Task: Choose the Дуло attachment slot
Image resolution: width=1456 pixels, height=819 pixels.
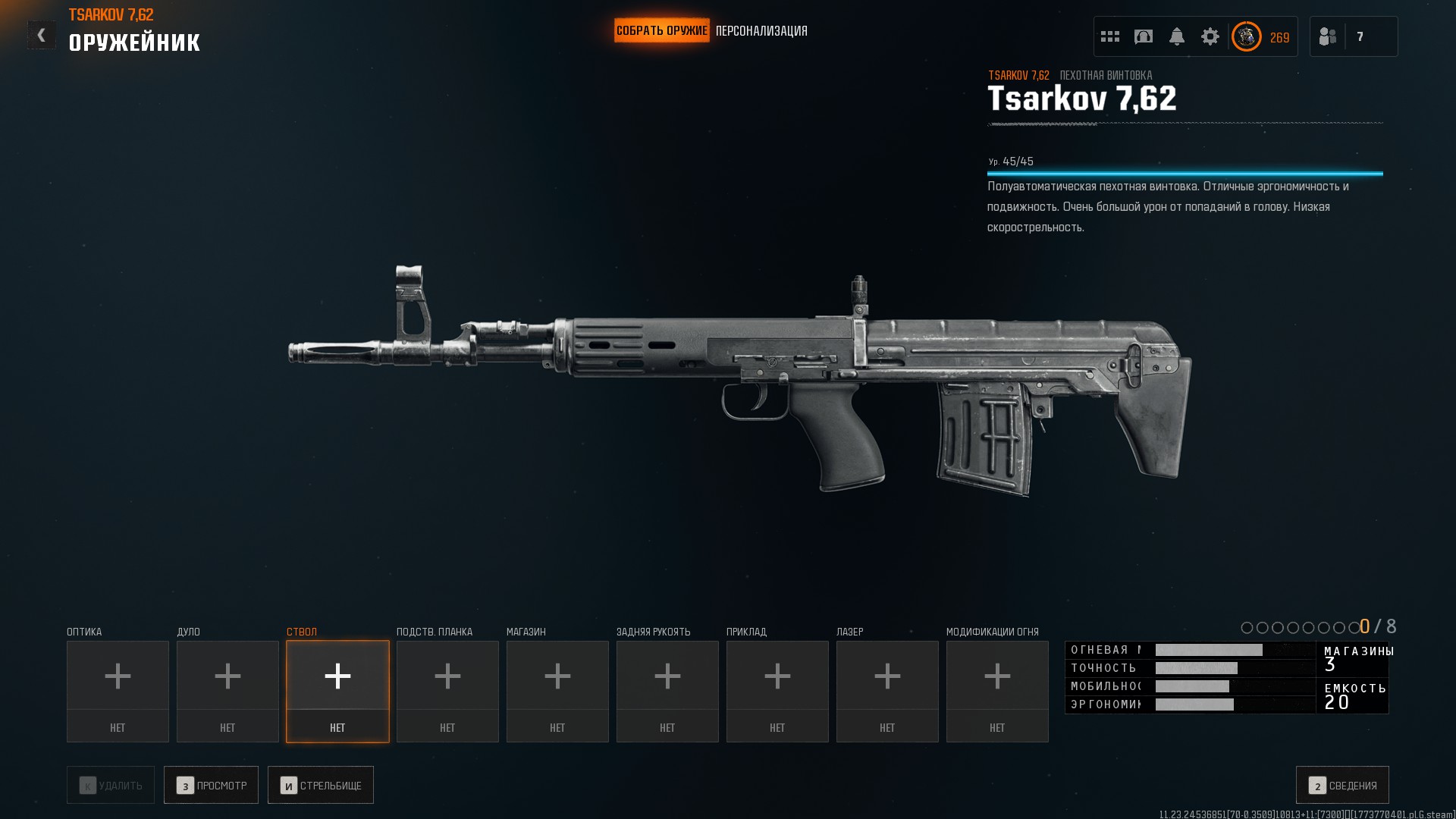Action: coord(227,691)
